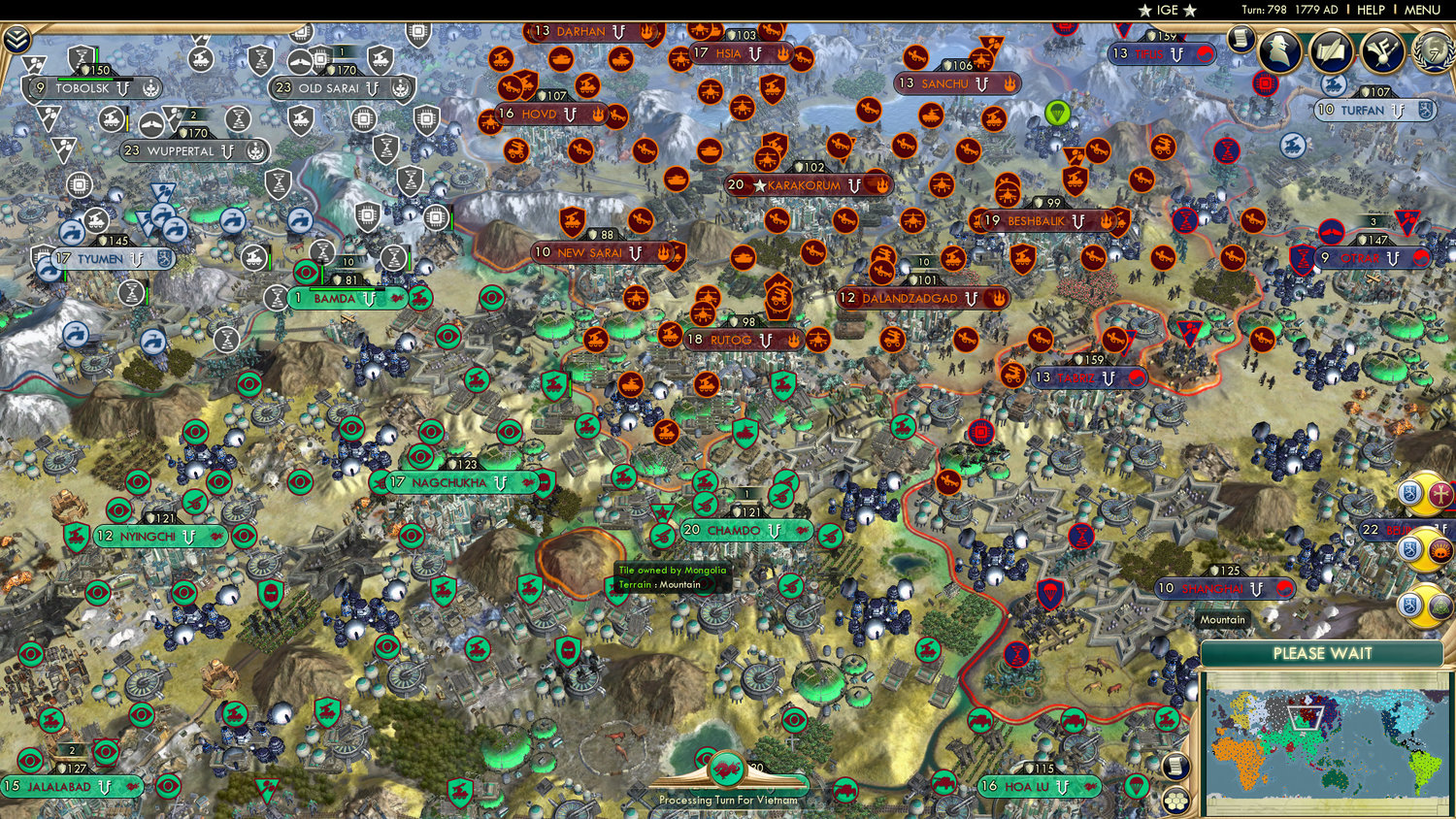The height and width of the screenshot is (819, 1456).
Task: Open the game MENU
Action: click(1421, 11)
